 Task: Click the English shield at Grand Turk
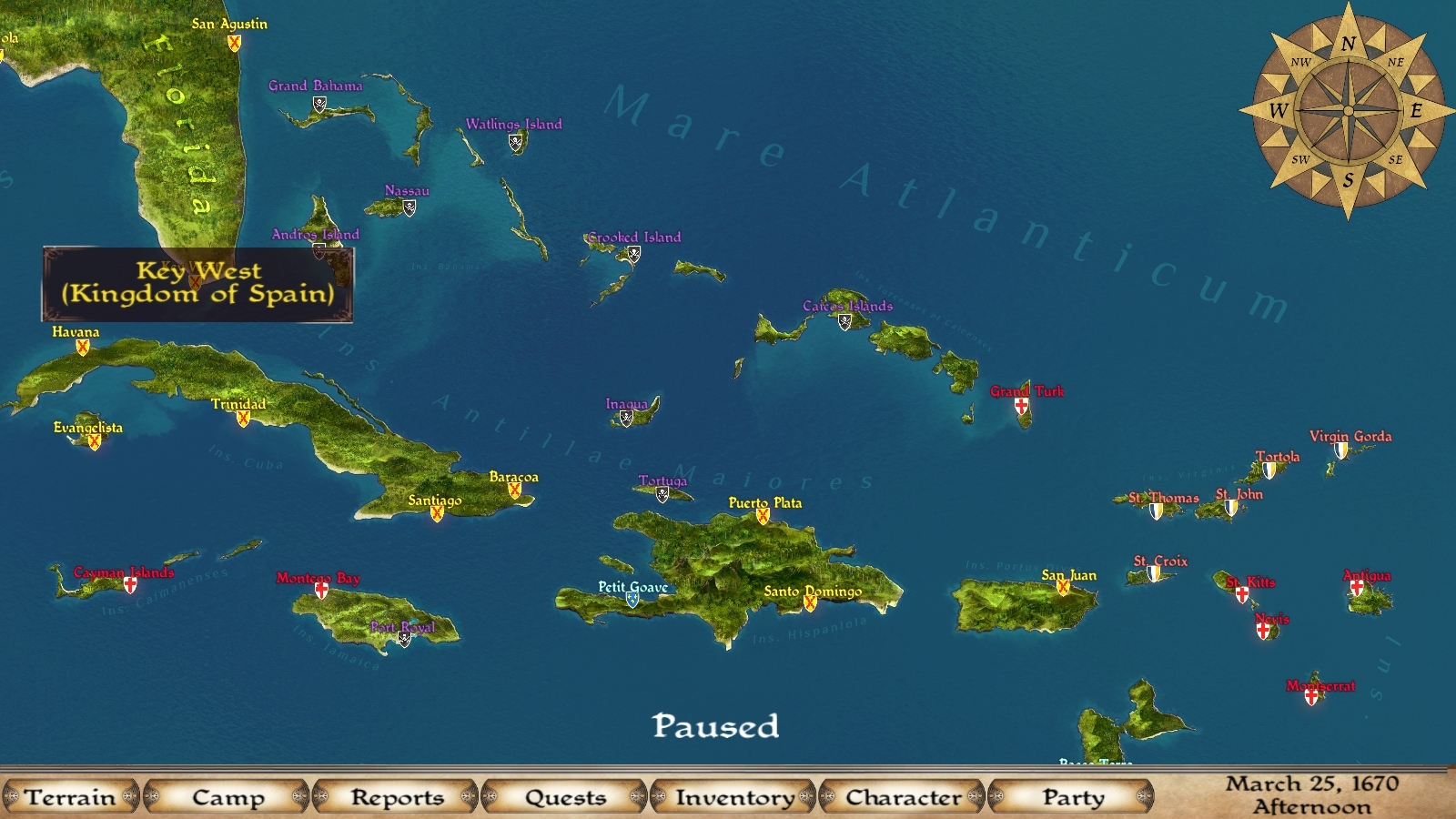point(1023,406)
